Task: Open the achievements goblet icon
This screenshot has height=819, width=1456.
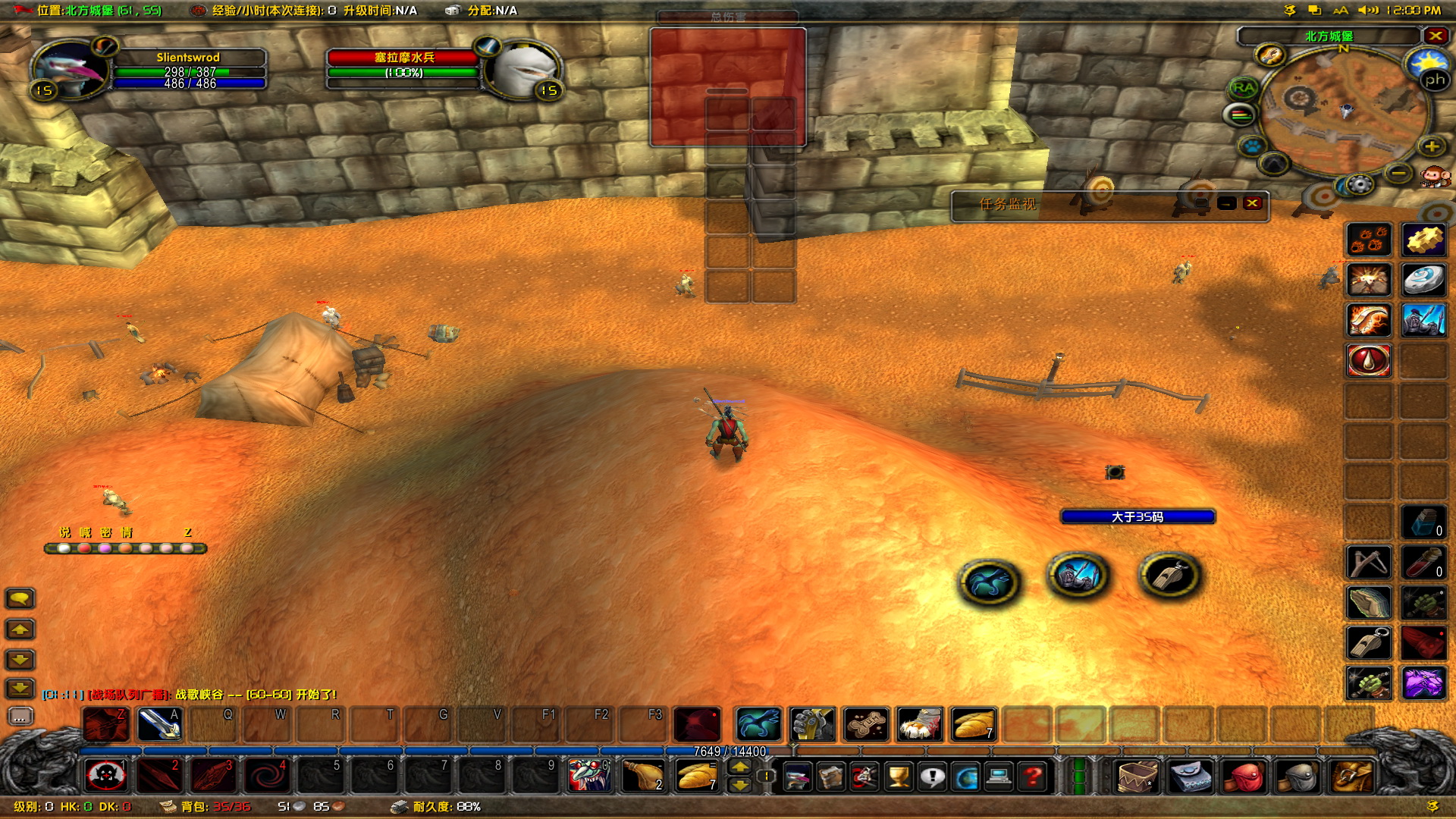Action: pos(898,776)
